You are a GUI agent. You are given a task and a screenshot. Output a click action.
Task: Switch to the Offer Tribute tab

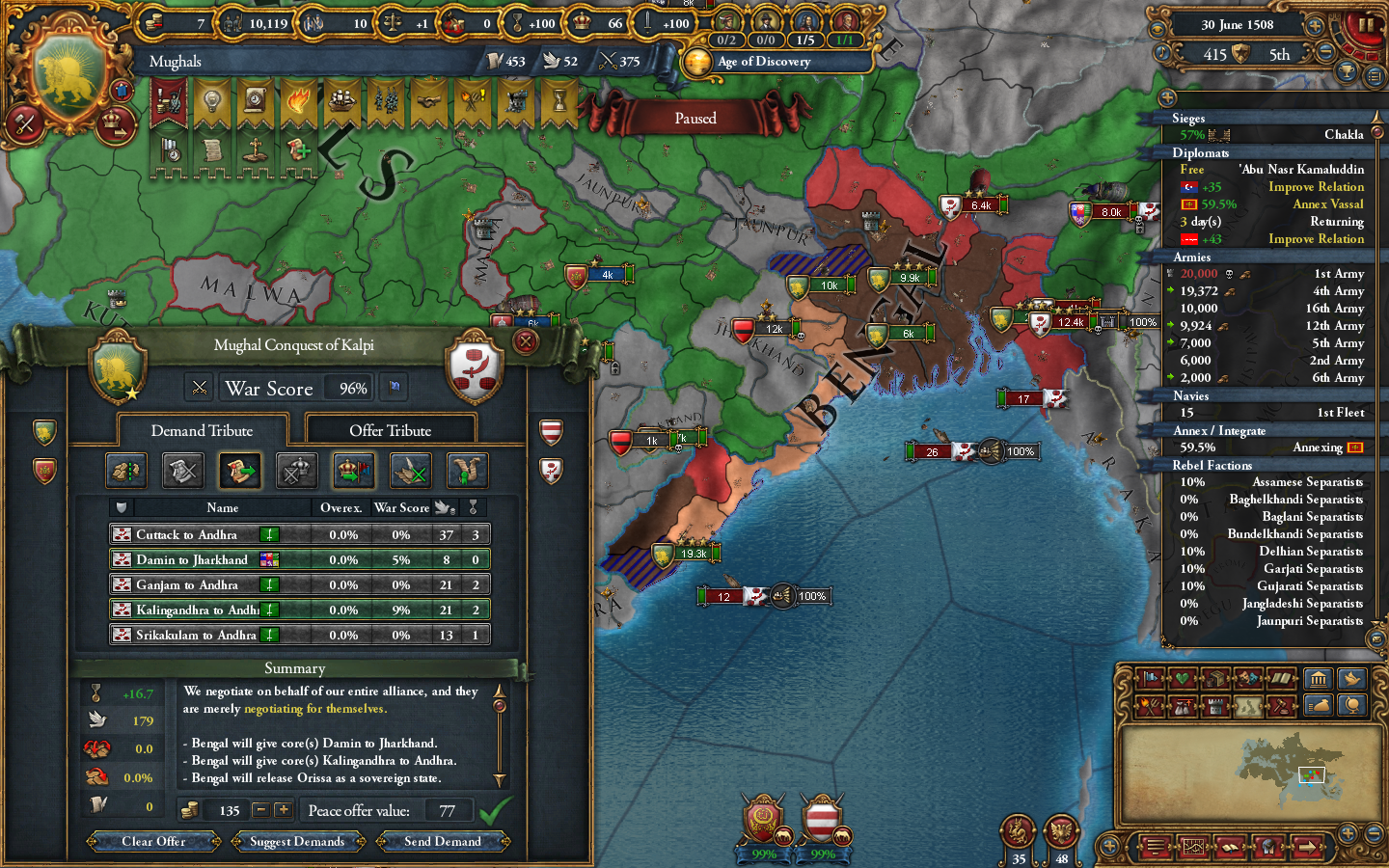(x=390, y=429)
